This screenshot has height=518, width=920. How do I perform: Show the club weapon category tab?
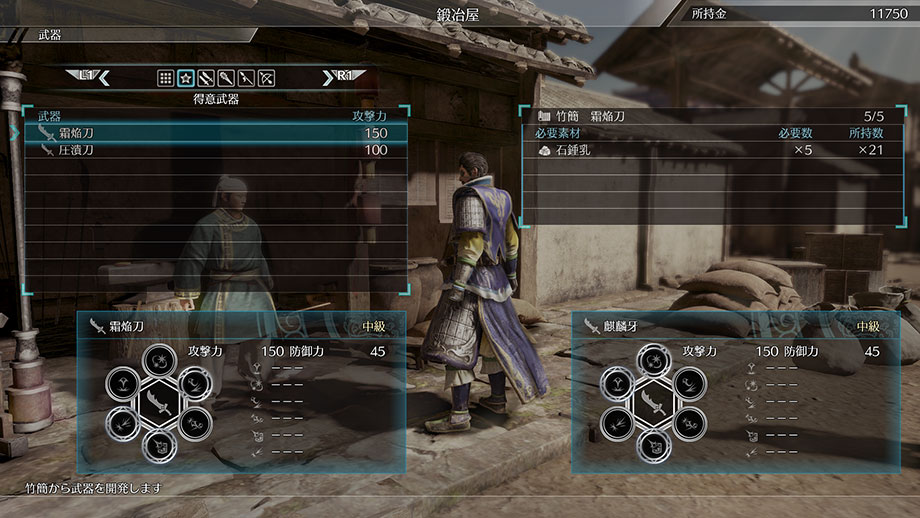[x=226, y=77]
